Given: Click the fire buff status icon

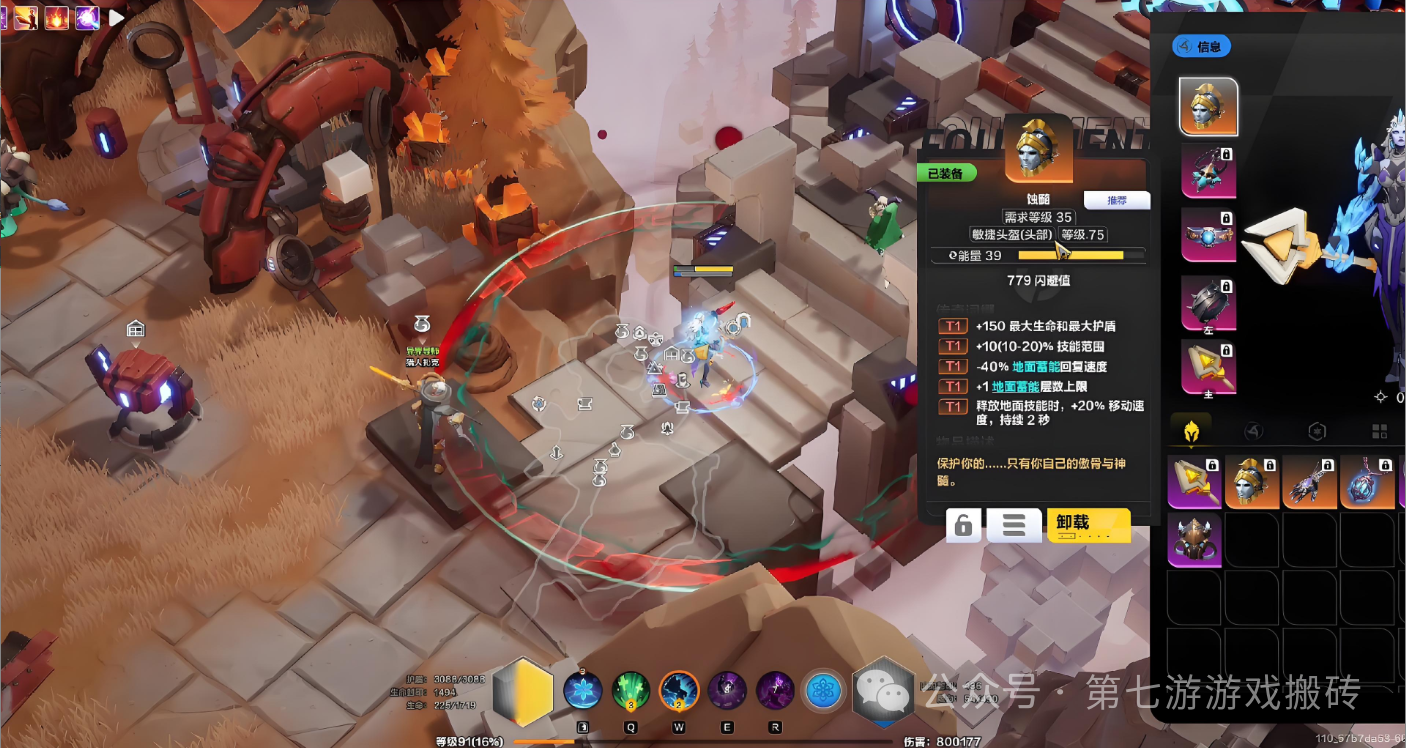Looking at the screenshot, I should [x=55, y=17].
